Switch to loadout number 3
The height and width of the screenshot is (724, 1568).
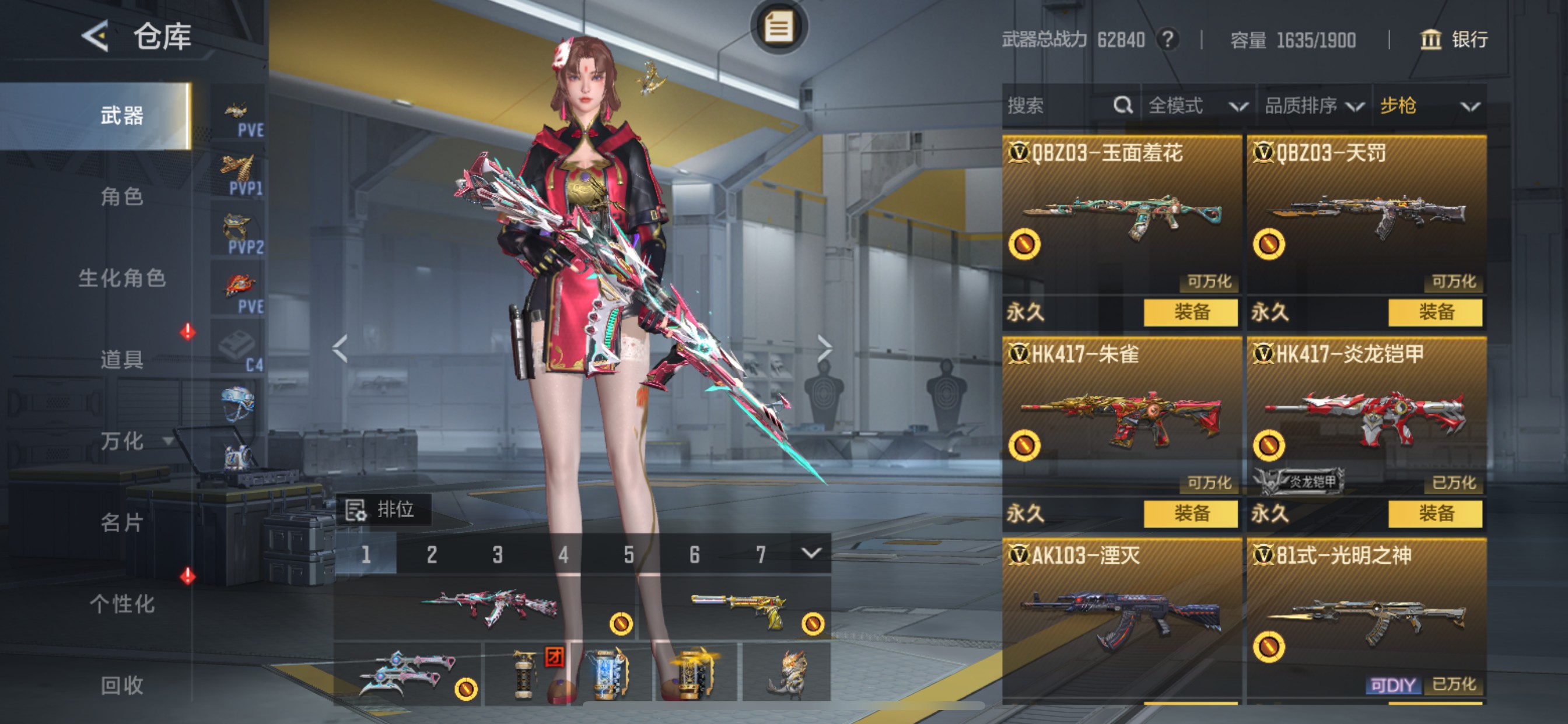[x=498, y=555]
